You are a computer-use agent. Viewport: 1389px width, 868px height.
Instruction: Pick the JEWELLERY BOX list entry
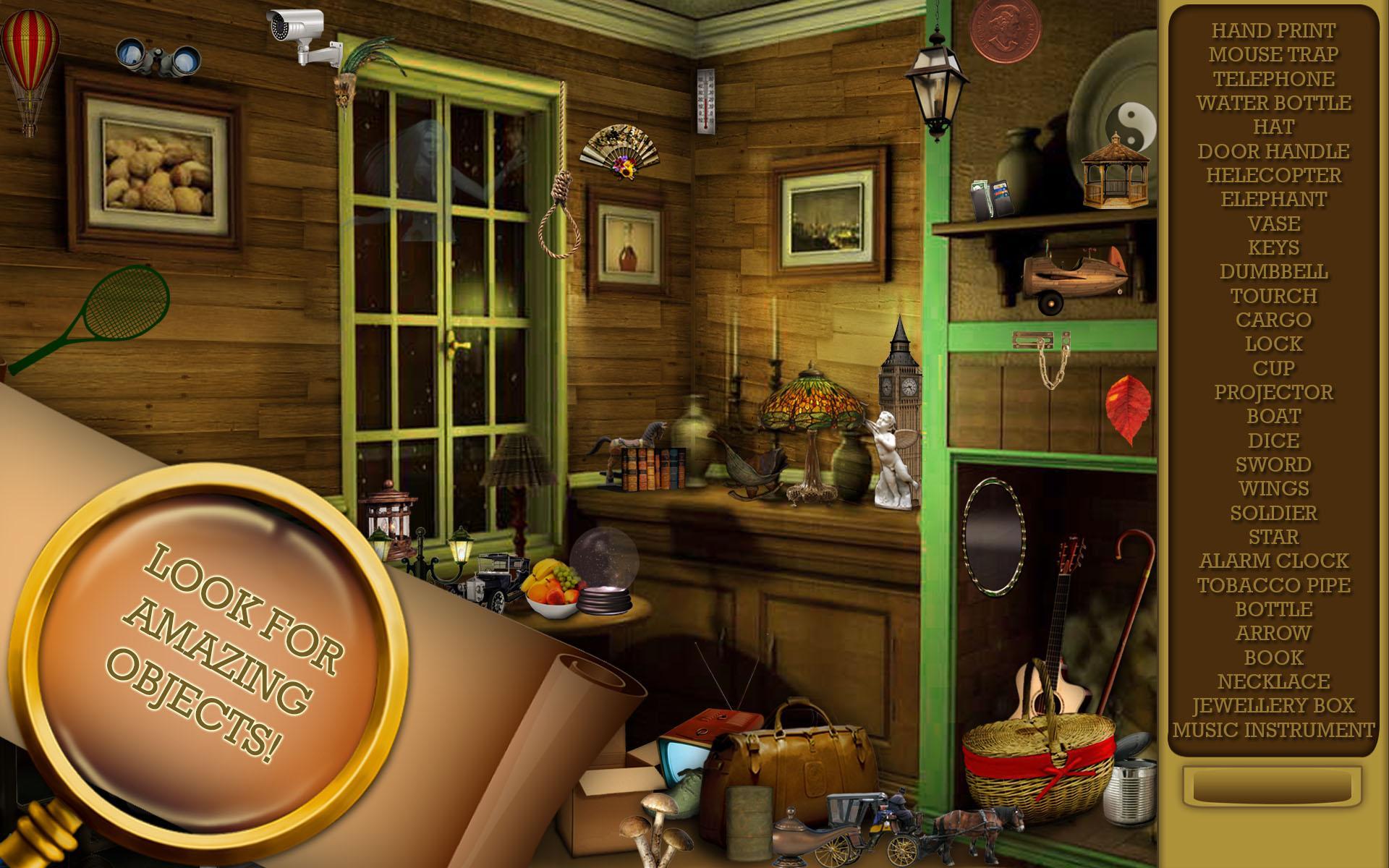tap(1273, 705)
